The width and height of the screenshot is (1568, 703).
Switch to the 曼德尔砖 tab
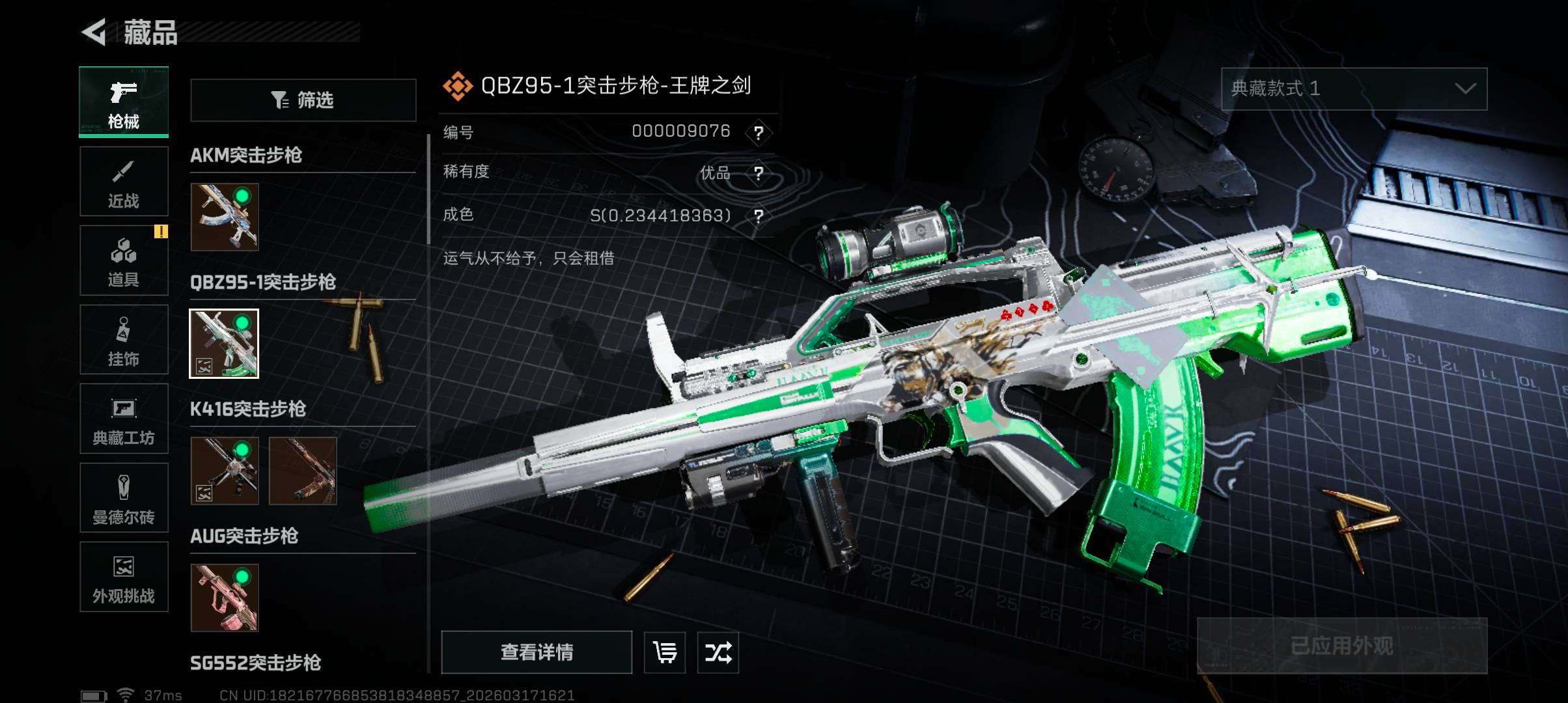click(124, 498)
